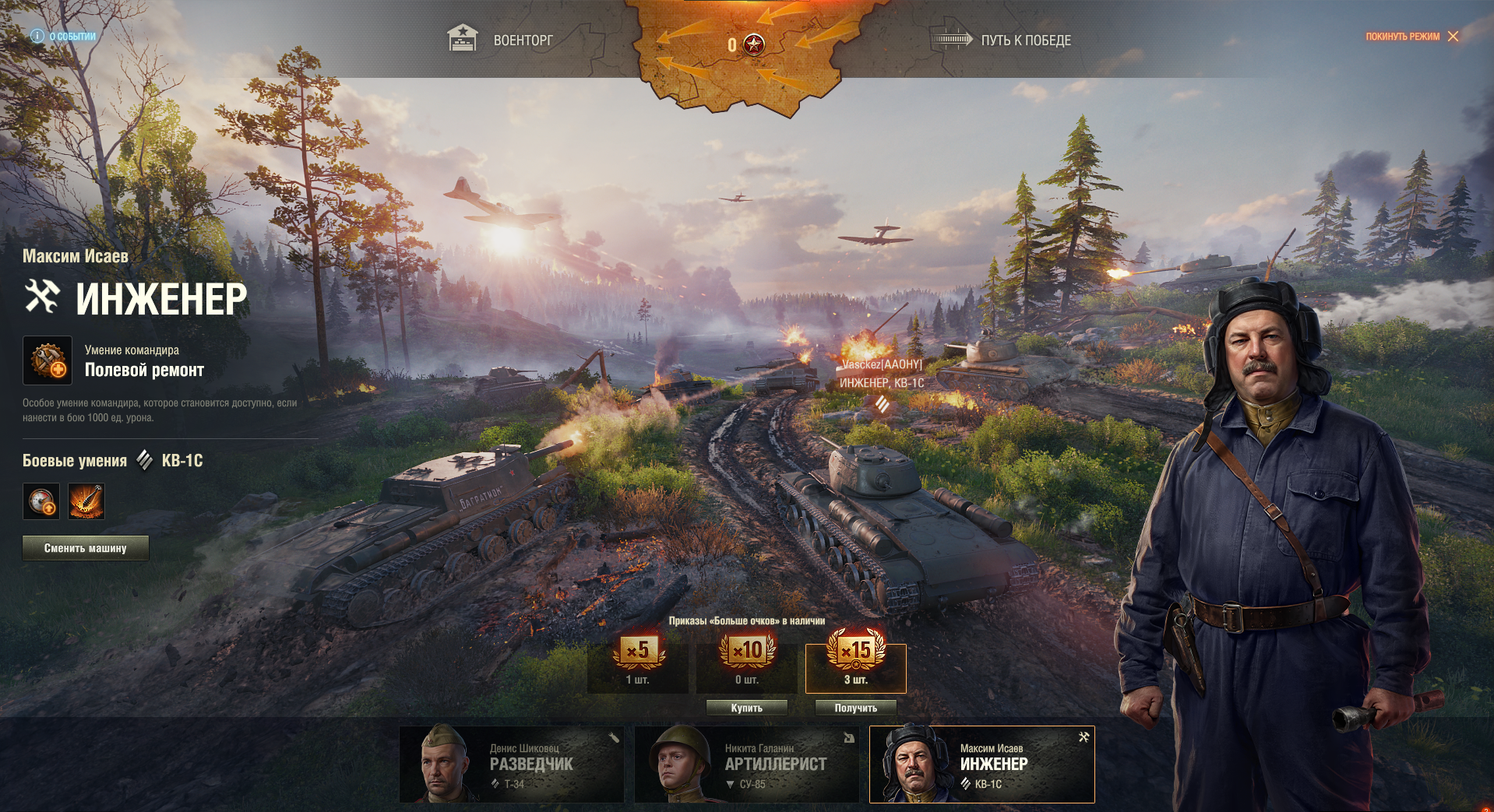
Task: Click the О событии info link
Action: point(64,37)
